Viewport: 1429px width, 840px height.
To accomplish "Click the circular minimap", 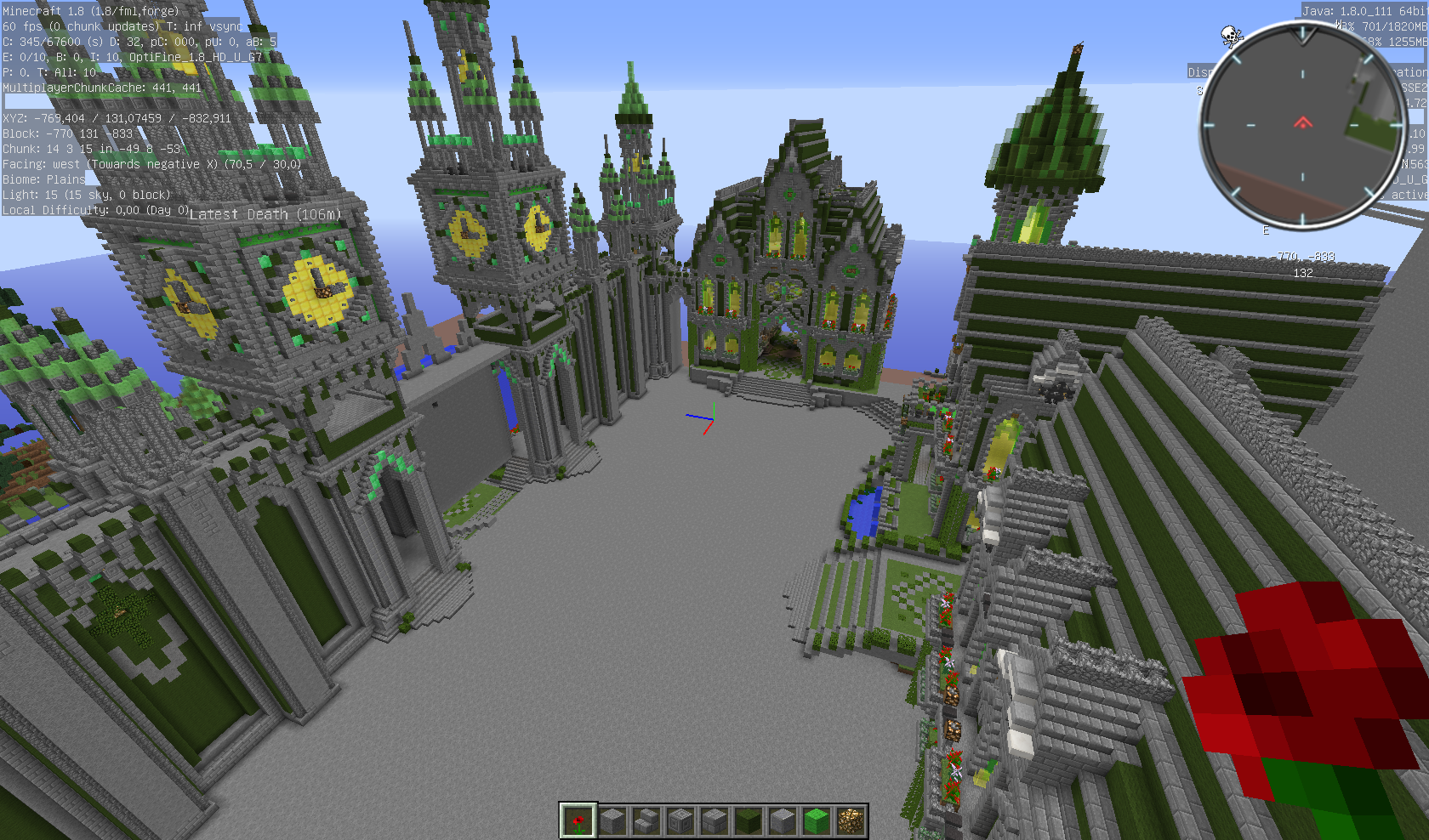I will pos(1302,125).
